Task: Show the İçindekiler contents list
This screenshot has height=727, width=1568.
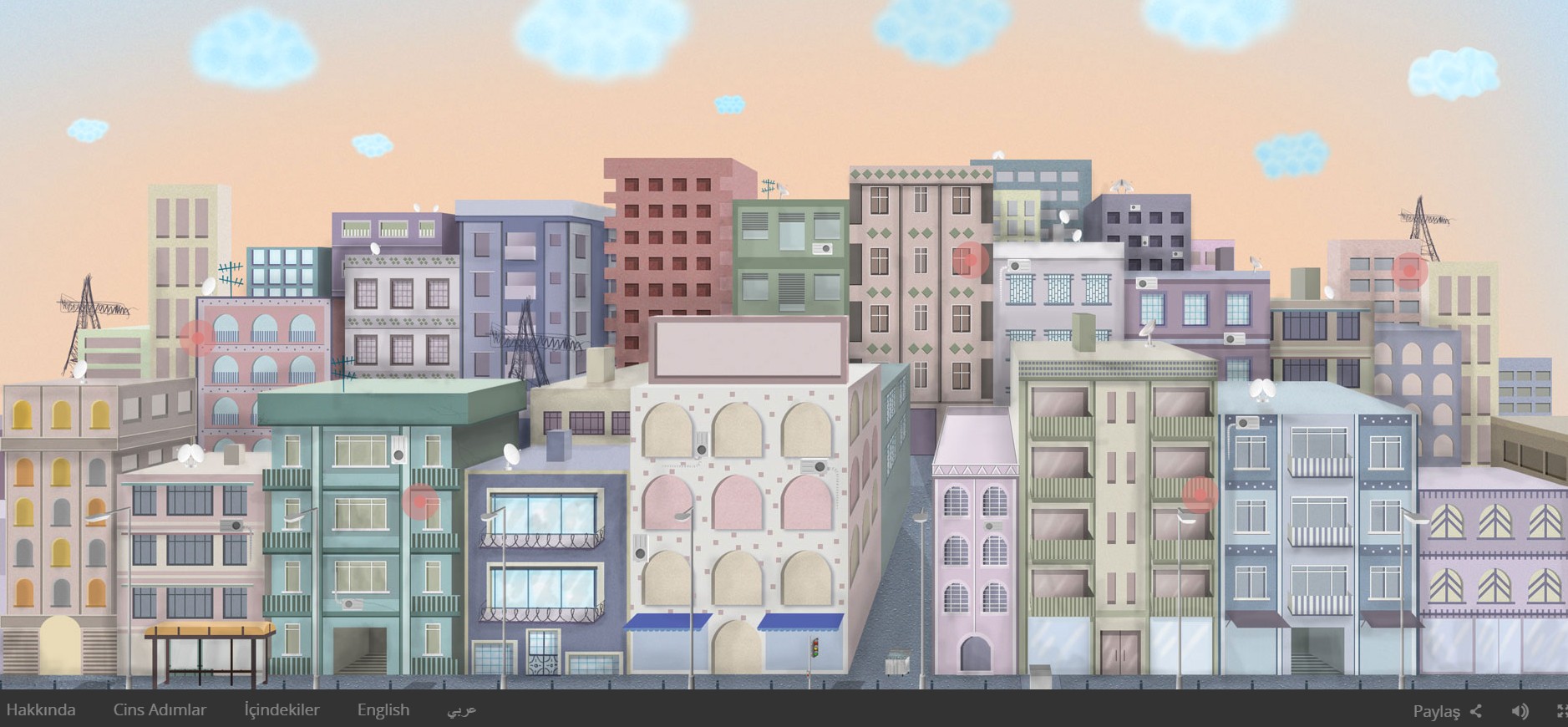Action: point(282,710)
